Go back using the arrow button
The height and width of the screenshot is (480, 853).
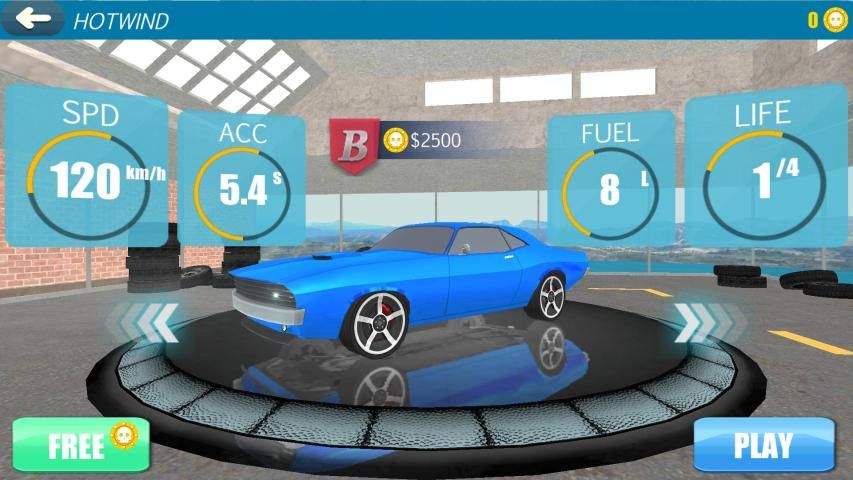pos(32,18)
